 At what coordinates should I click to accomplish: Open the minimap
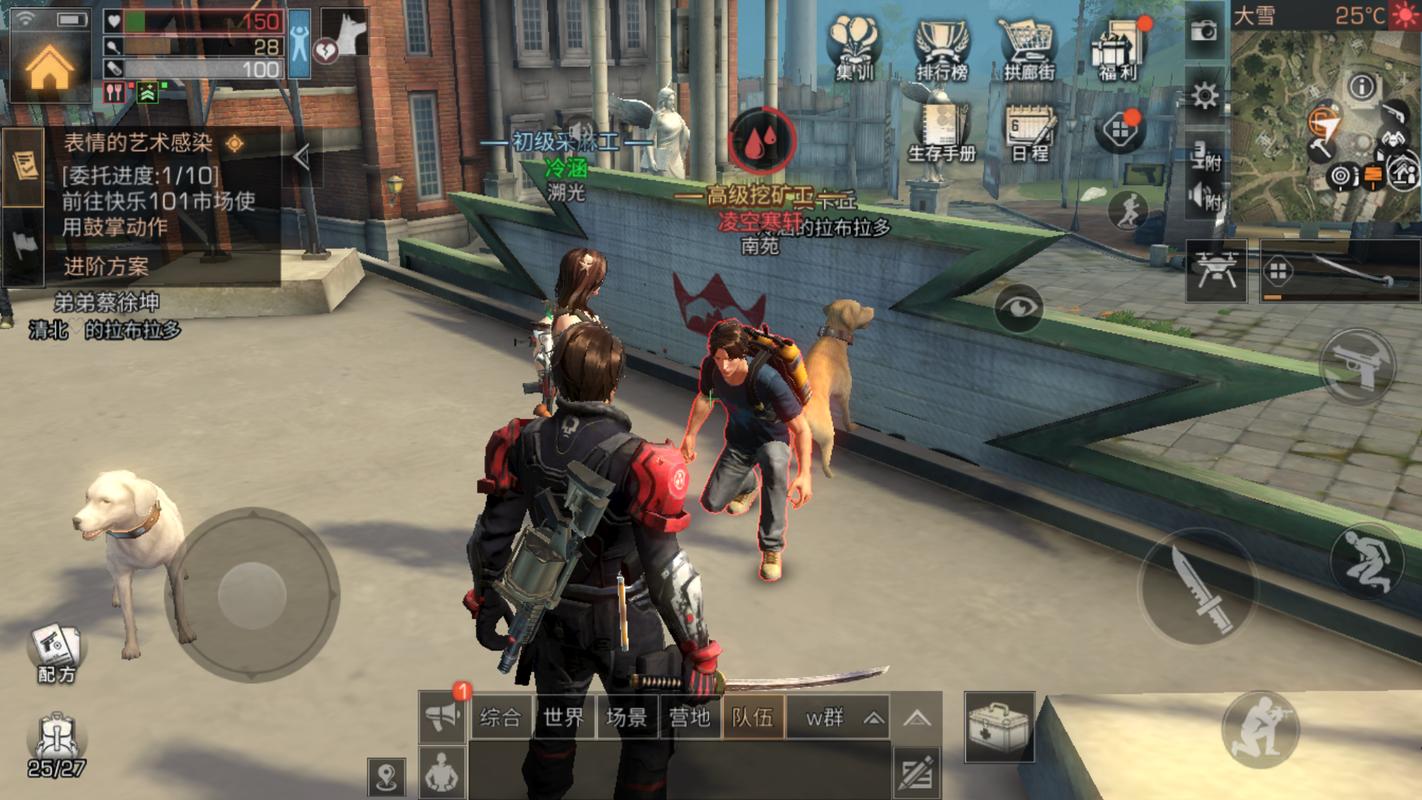tap(1325, 112)
